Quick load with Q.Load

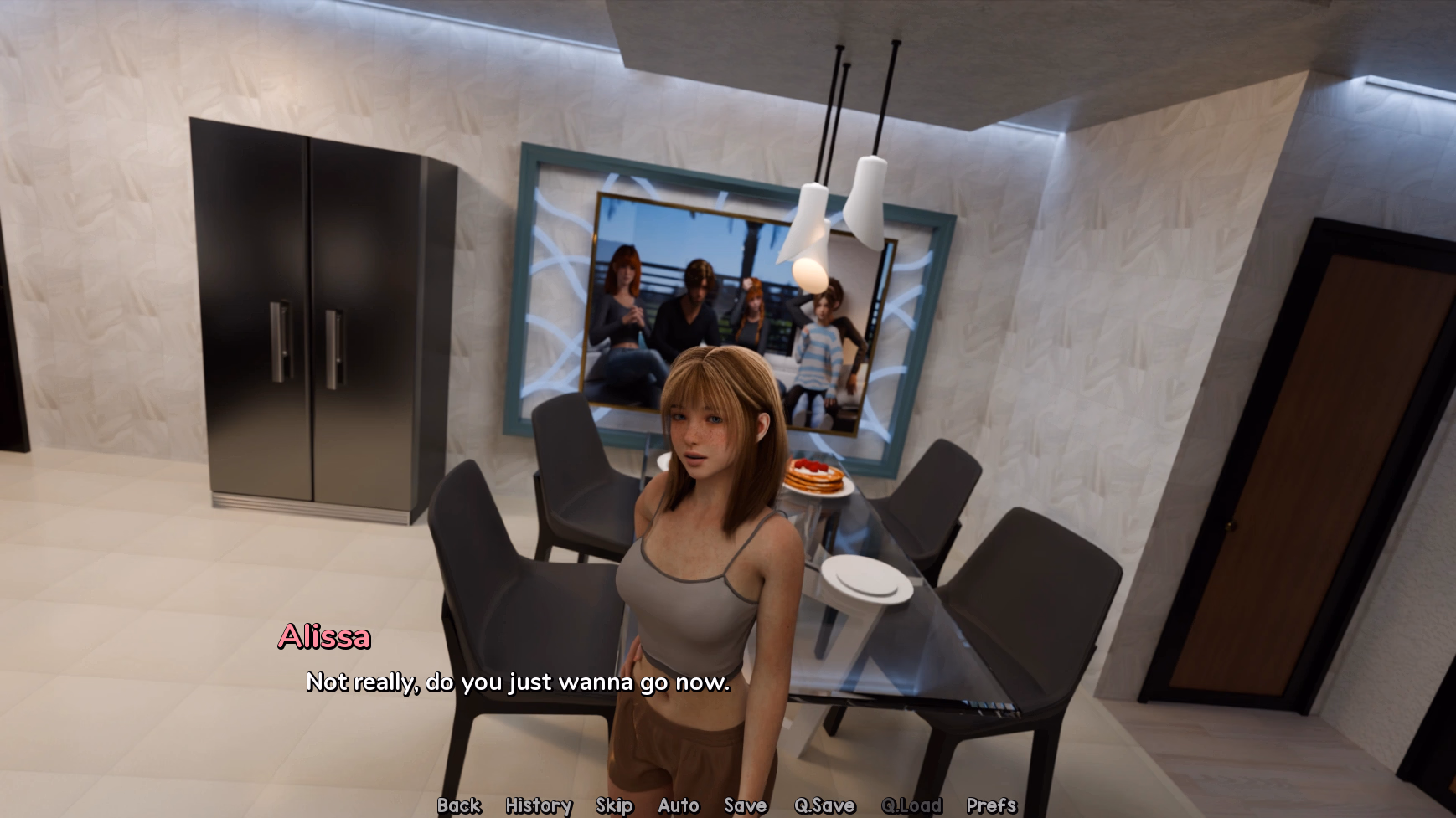tap(911, 805)
